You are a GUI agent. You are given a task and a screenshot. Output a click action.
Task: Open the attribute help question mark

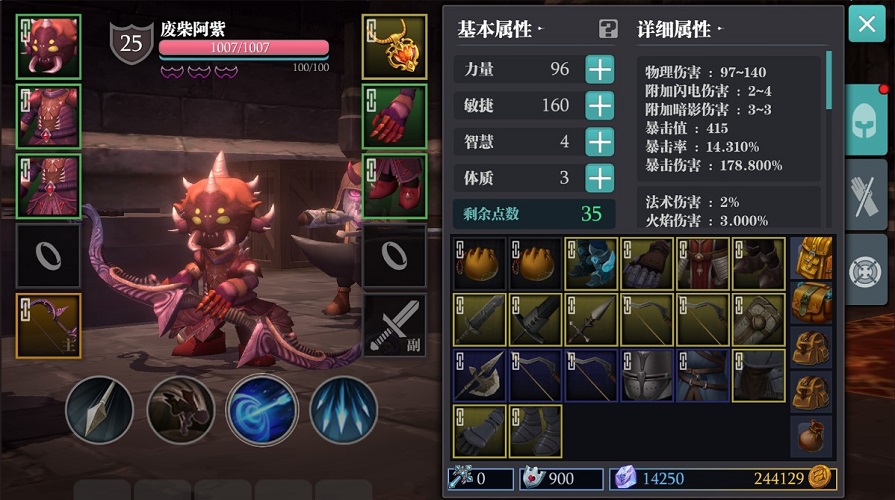coord(607,29)
